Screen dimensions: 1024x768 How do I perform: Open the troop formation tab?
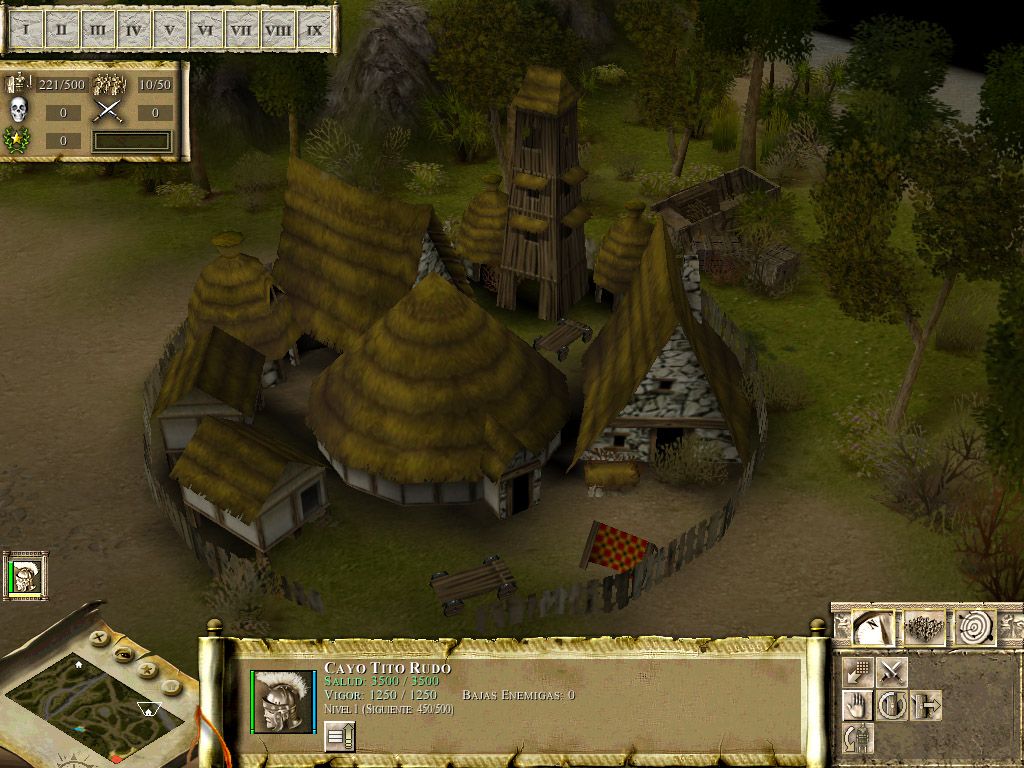(925, 628)
